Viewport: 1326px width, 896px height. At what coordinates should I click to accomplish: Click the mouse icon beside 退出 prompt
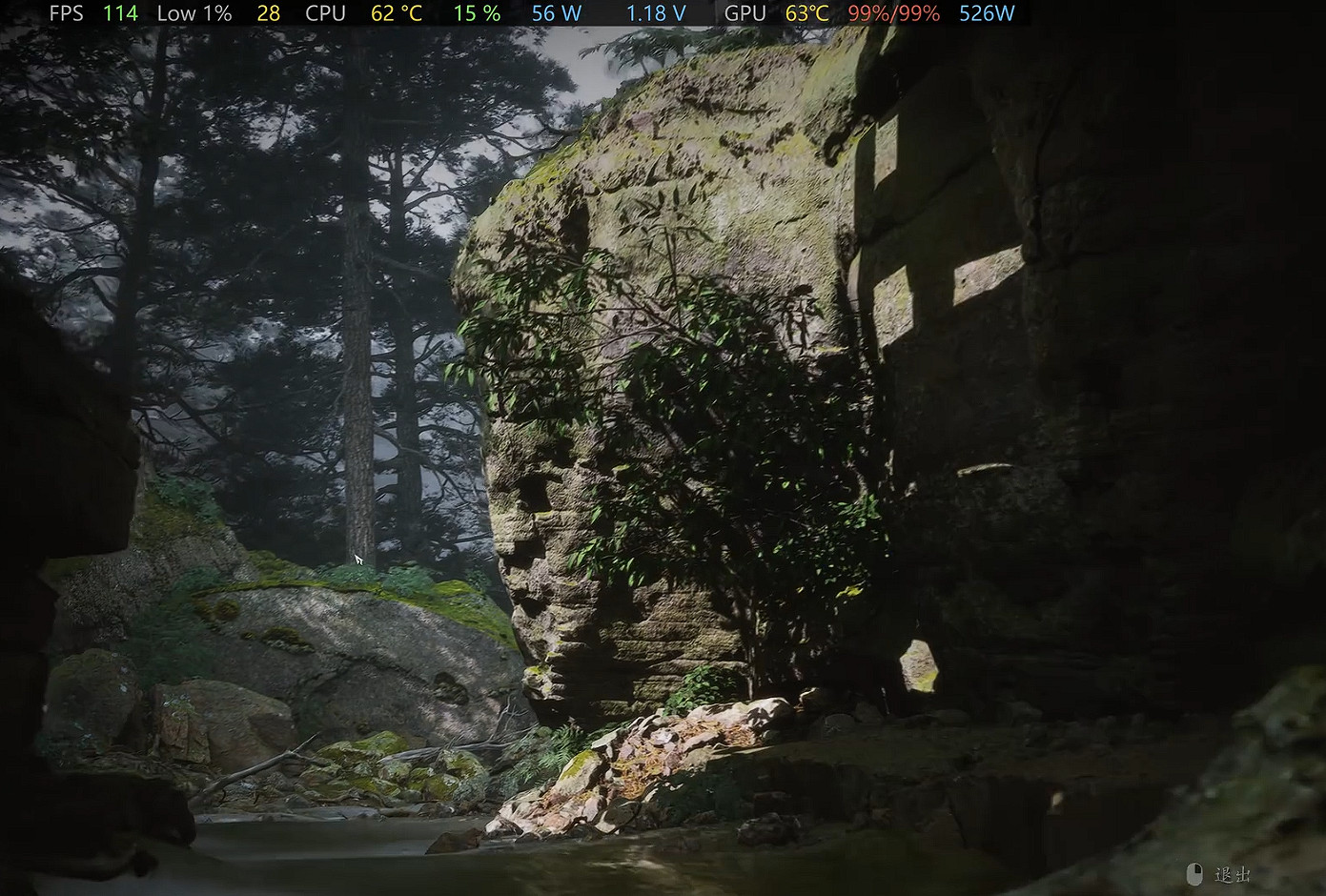coord(1195,873)
